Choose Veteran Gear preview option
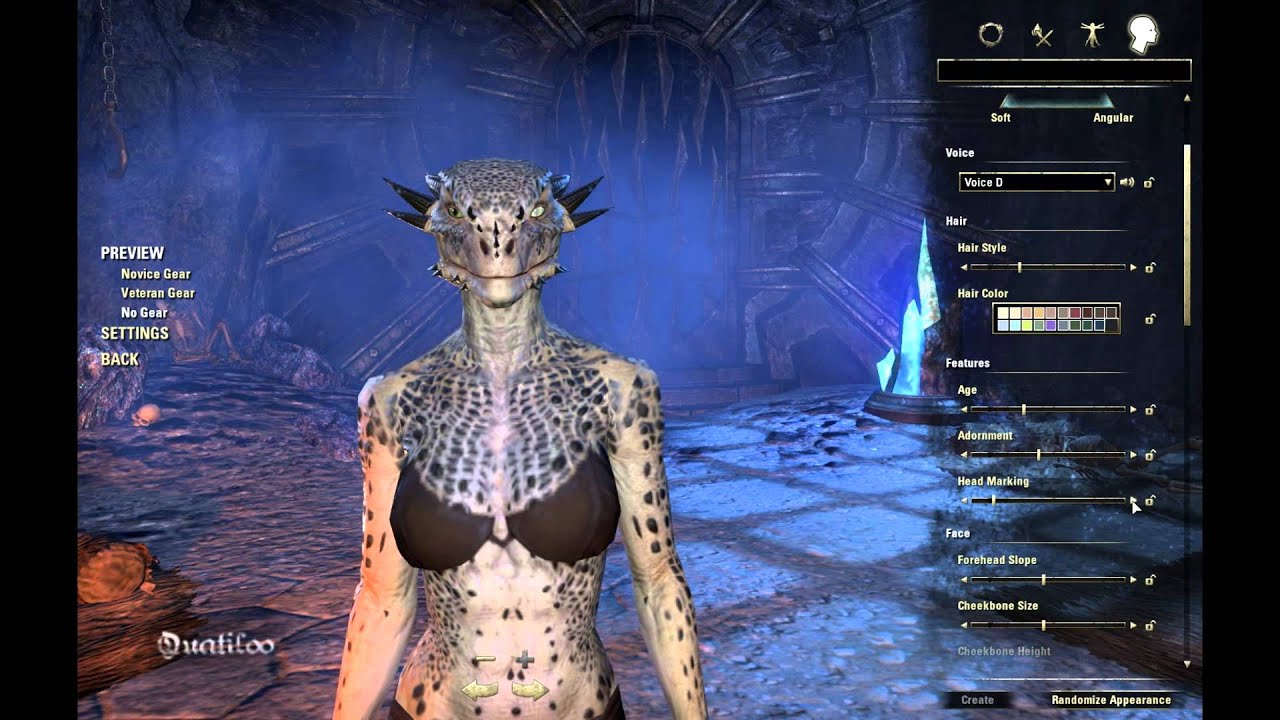This screenshot has width=1280, height=720. click(157, 293)
